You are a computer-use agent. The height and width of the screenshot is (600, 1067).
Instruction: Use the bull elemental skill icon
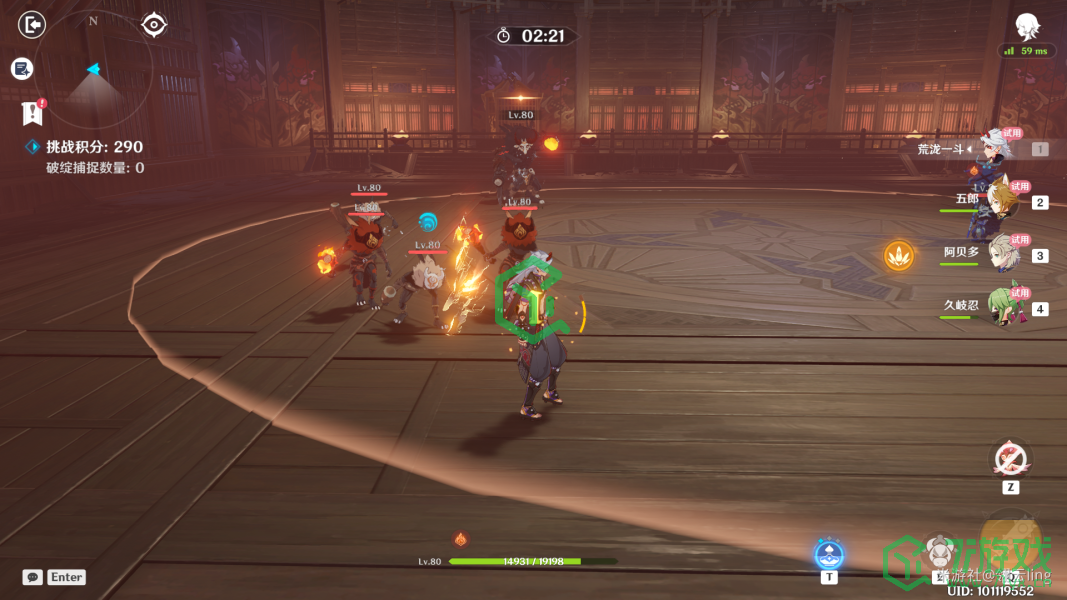[x=938, y=552]
